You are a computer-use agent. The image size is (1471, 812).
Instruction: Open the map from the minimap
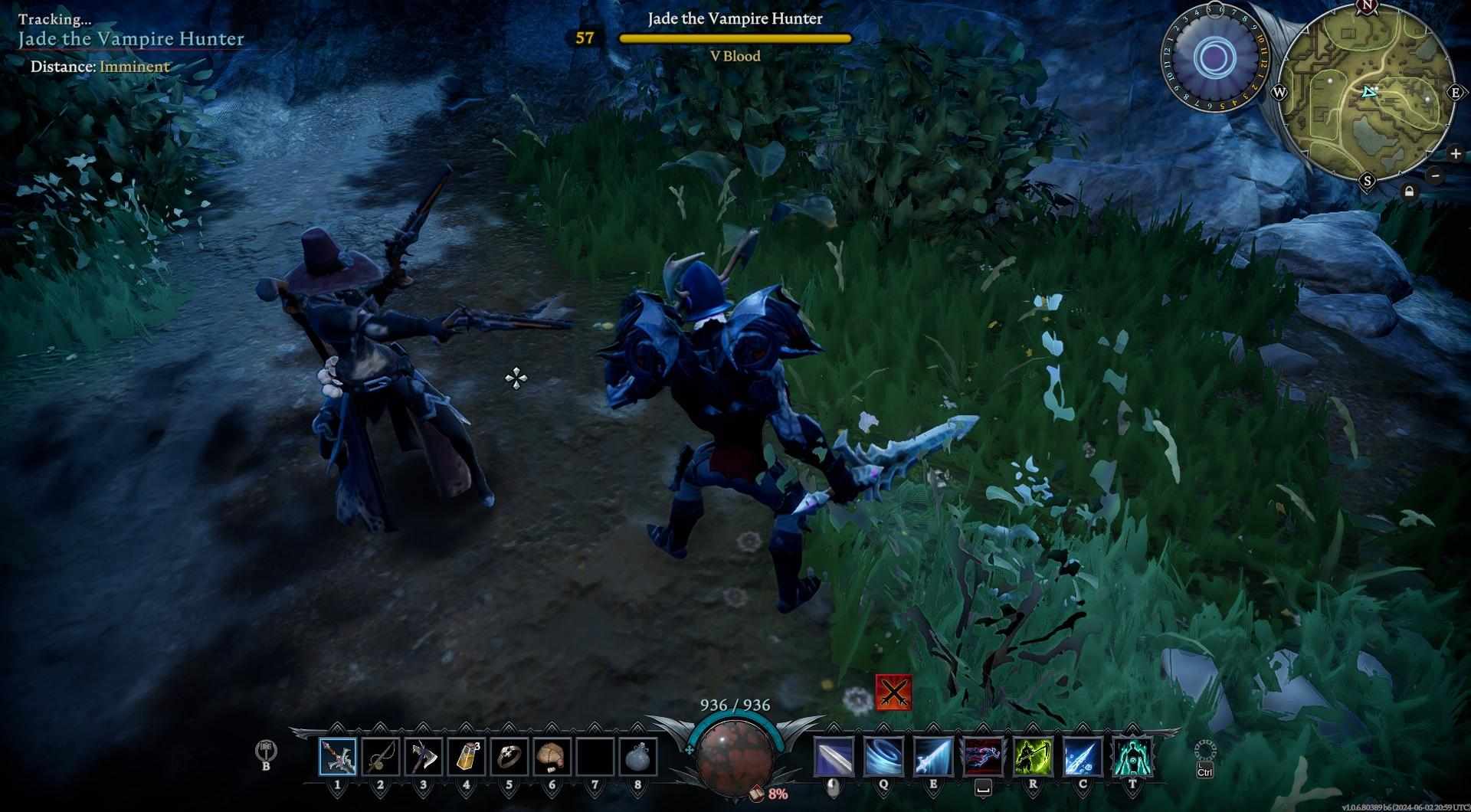click(x=1366, y=93)
